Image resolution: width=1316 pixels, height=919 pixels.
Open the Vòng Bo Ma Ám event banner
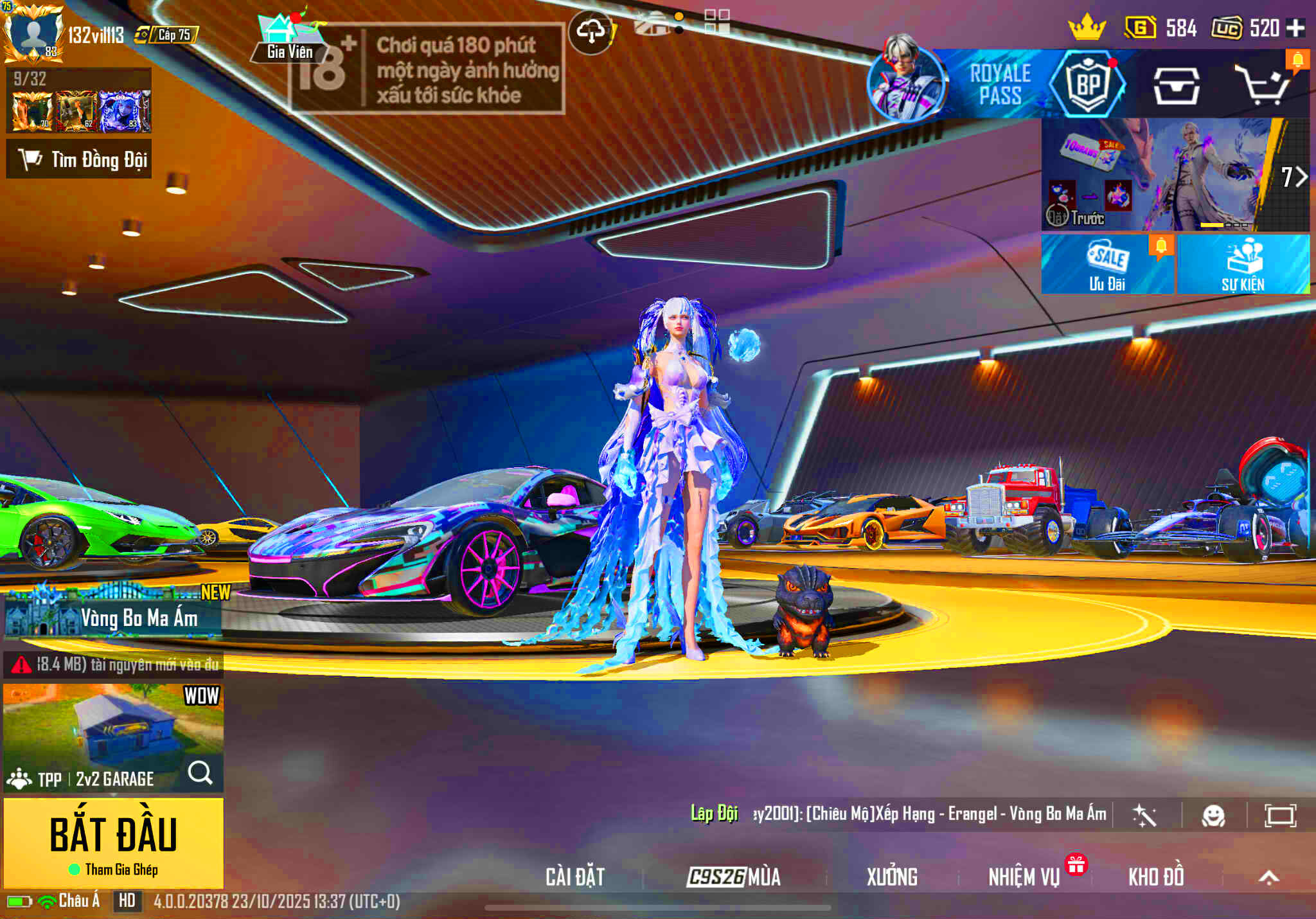pyautogui.click(x=113, y=618)
